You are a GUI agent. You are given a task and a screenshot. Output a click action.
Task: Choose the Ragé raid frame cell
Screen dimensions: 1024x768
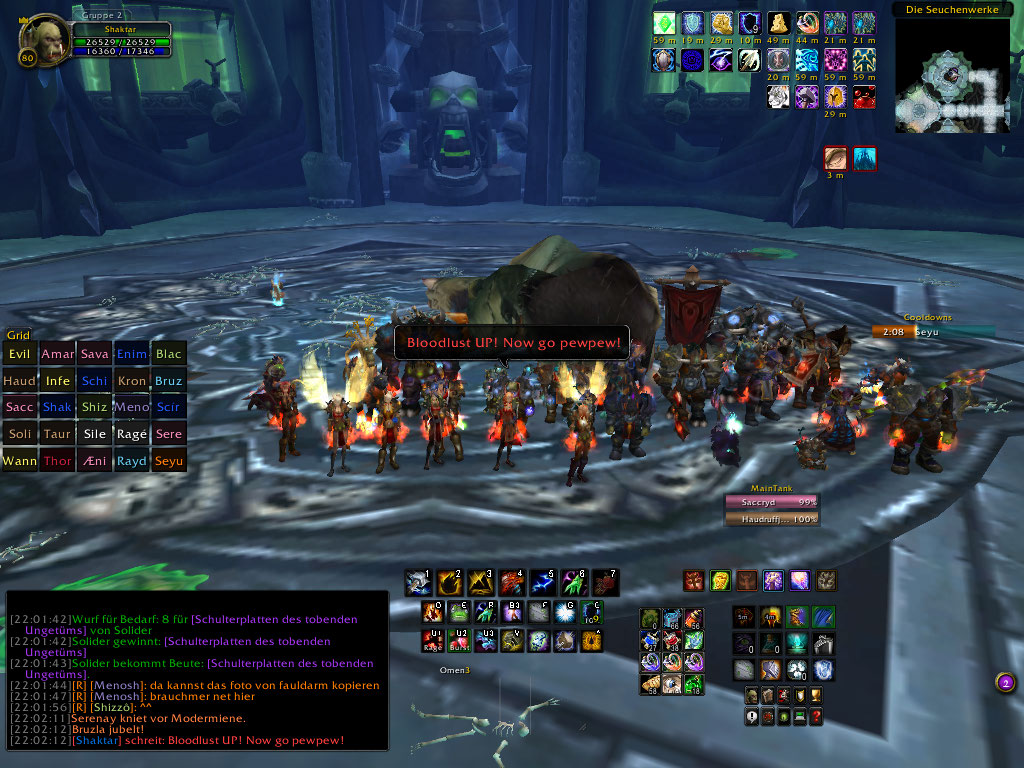(132, 435)
